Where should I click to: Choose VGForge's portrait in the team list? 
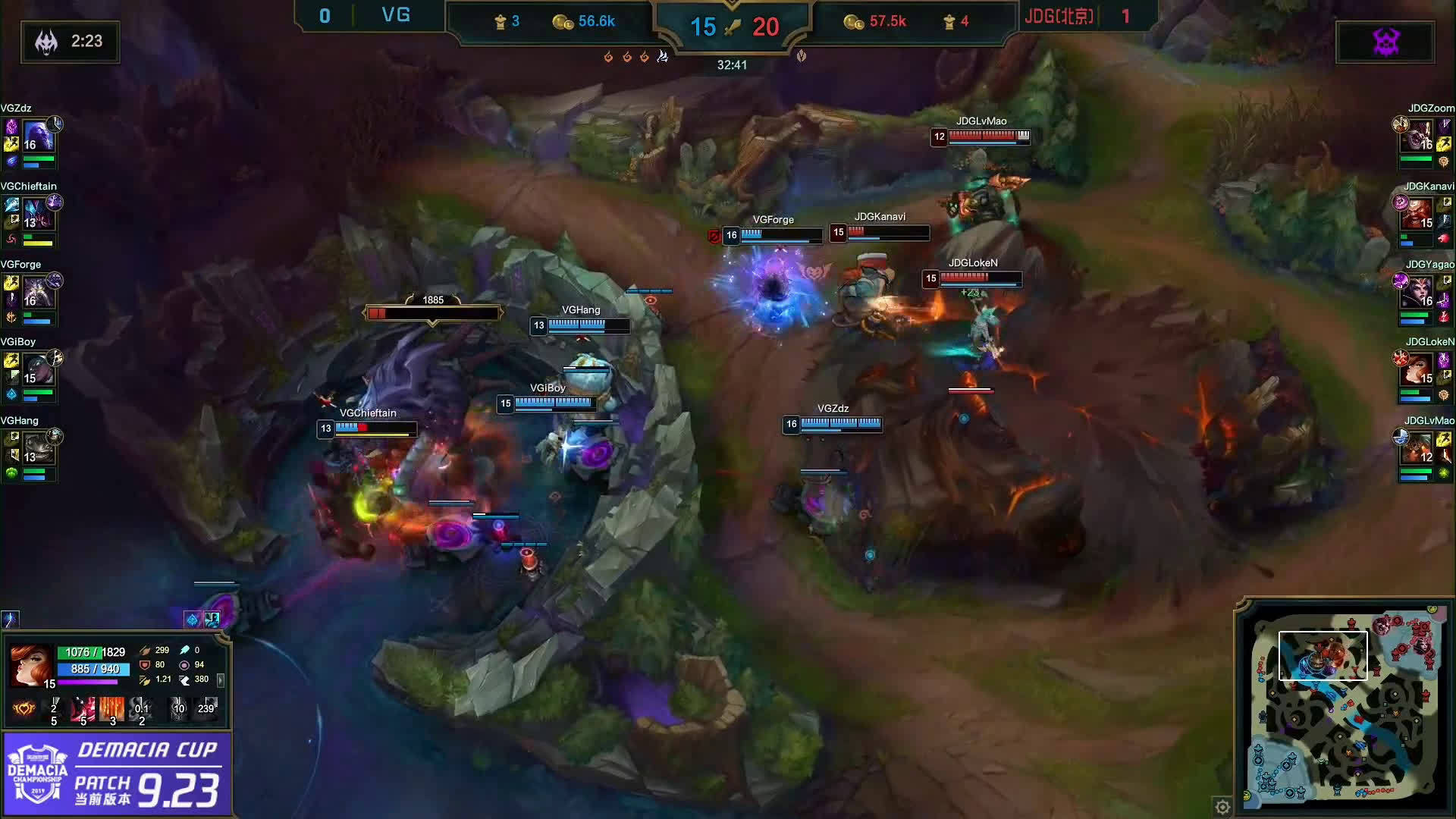36,293
